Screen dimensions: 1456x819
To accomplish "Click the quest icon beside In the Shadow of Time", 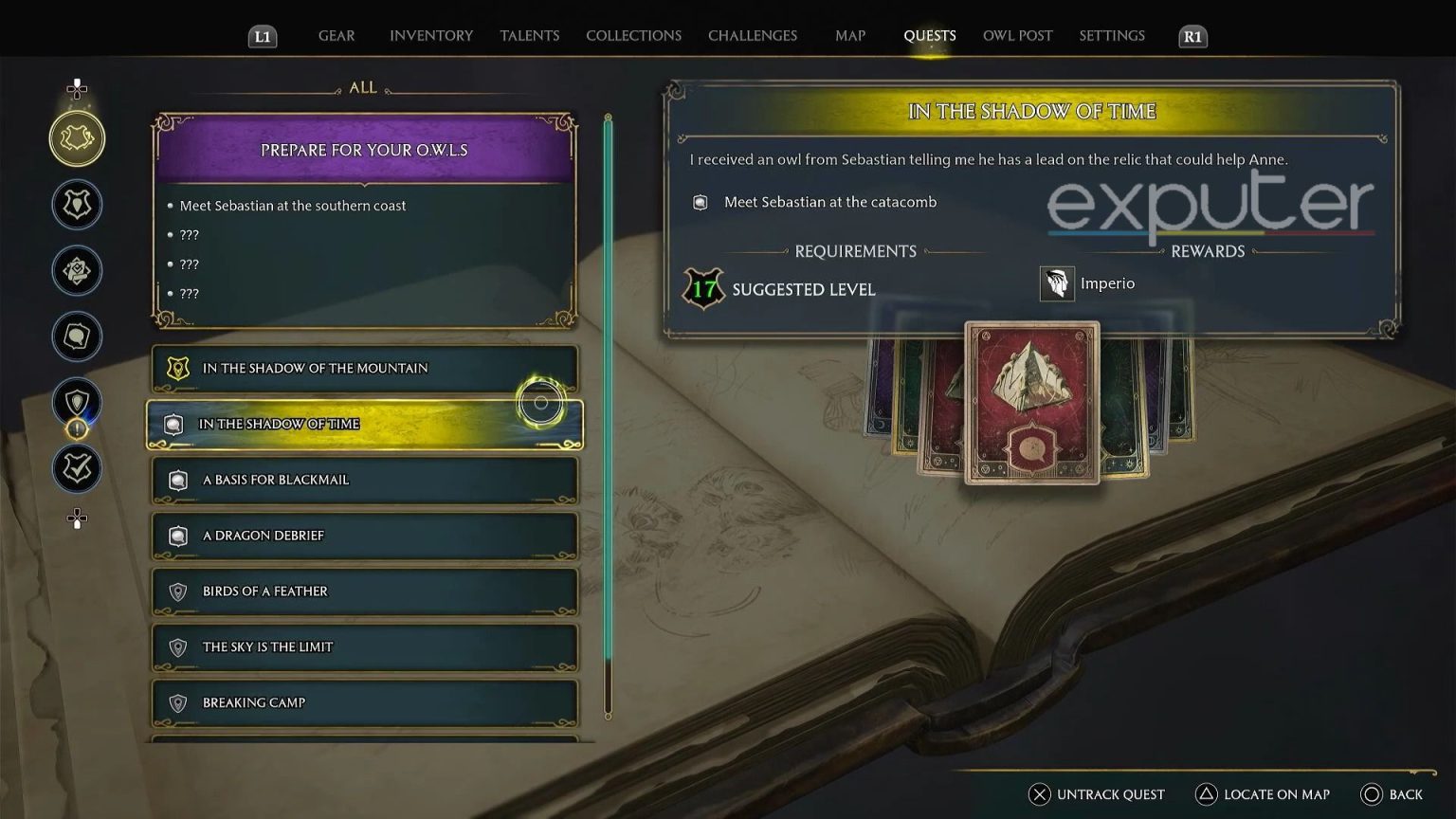I will [x=173, y=424].
